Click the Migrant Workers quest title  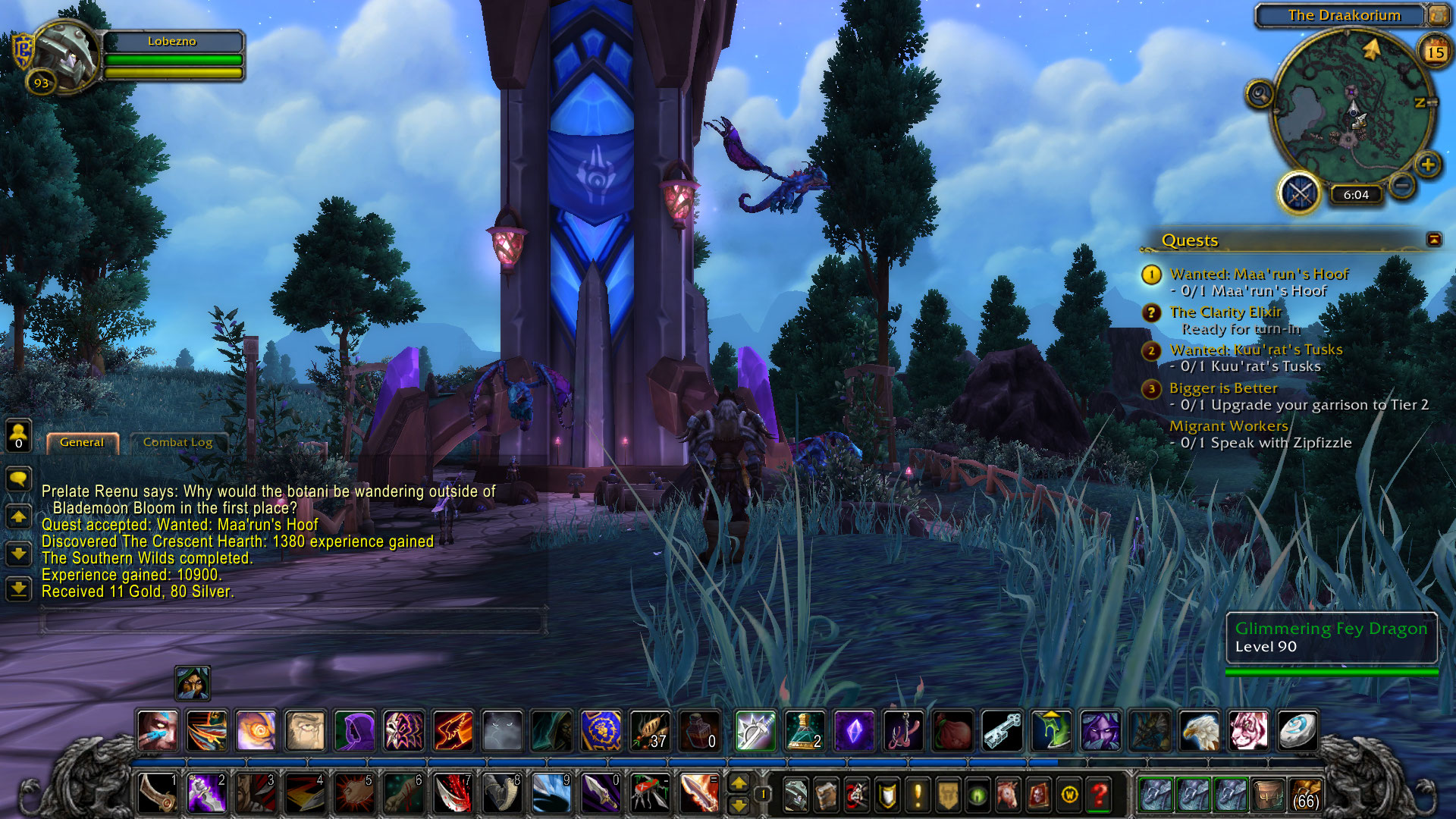tap(1228, 426)
